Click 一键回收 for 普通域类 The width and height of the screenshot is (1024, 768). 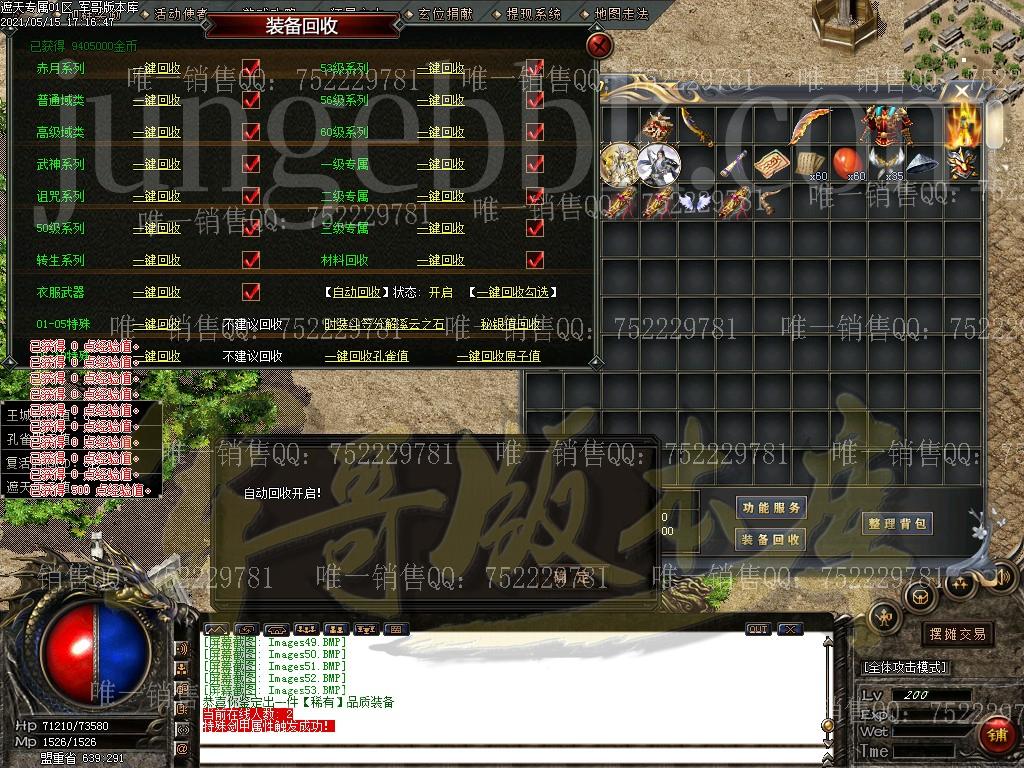coord(157,101)
